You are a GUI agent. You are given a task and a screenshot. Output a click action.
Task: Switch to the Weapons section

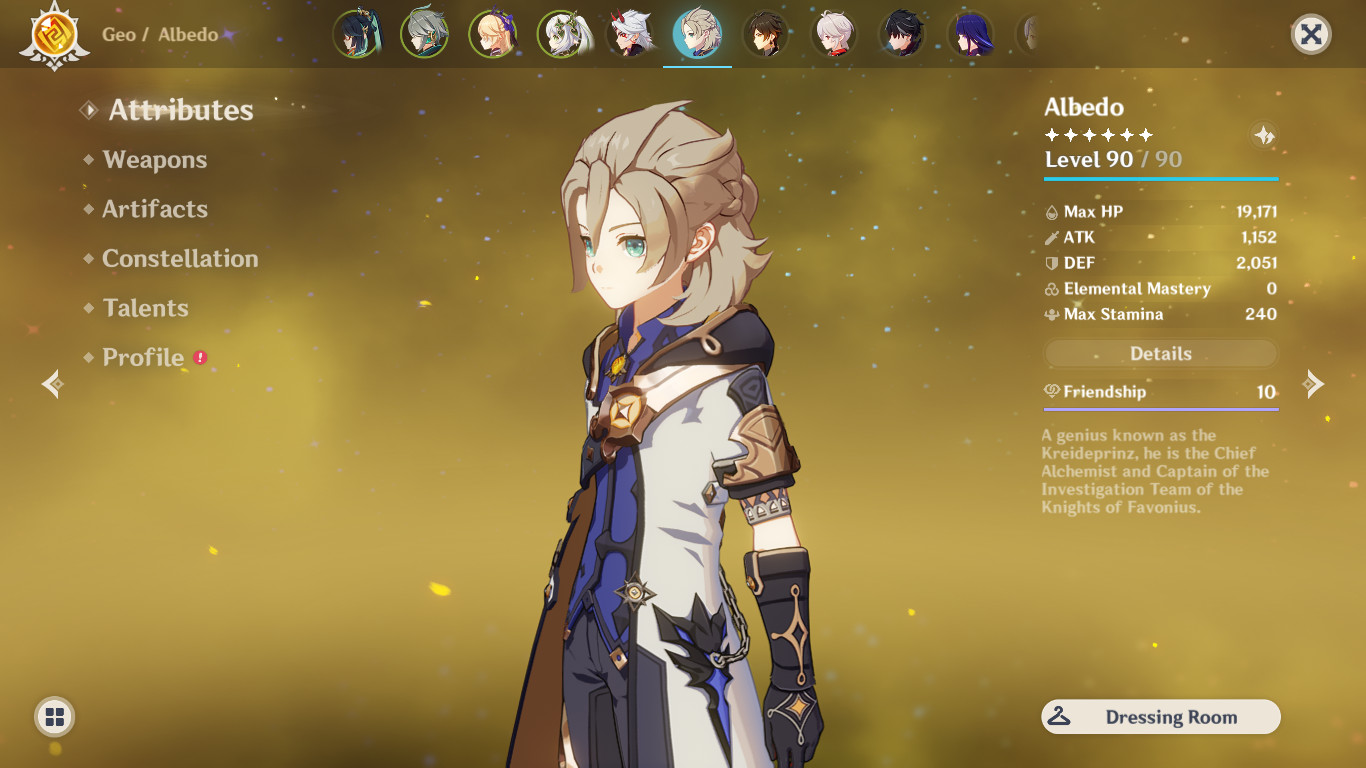click(154, 159)
